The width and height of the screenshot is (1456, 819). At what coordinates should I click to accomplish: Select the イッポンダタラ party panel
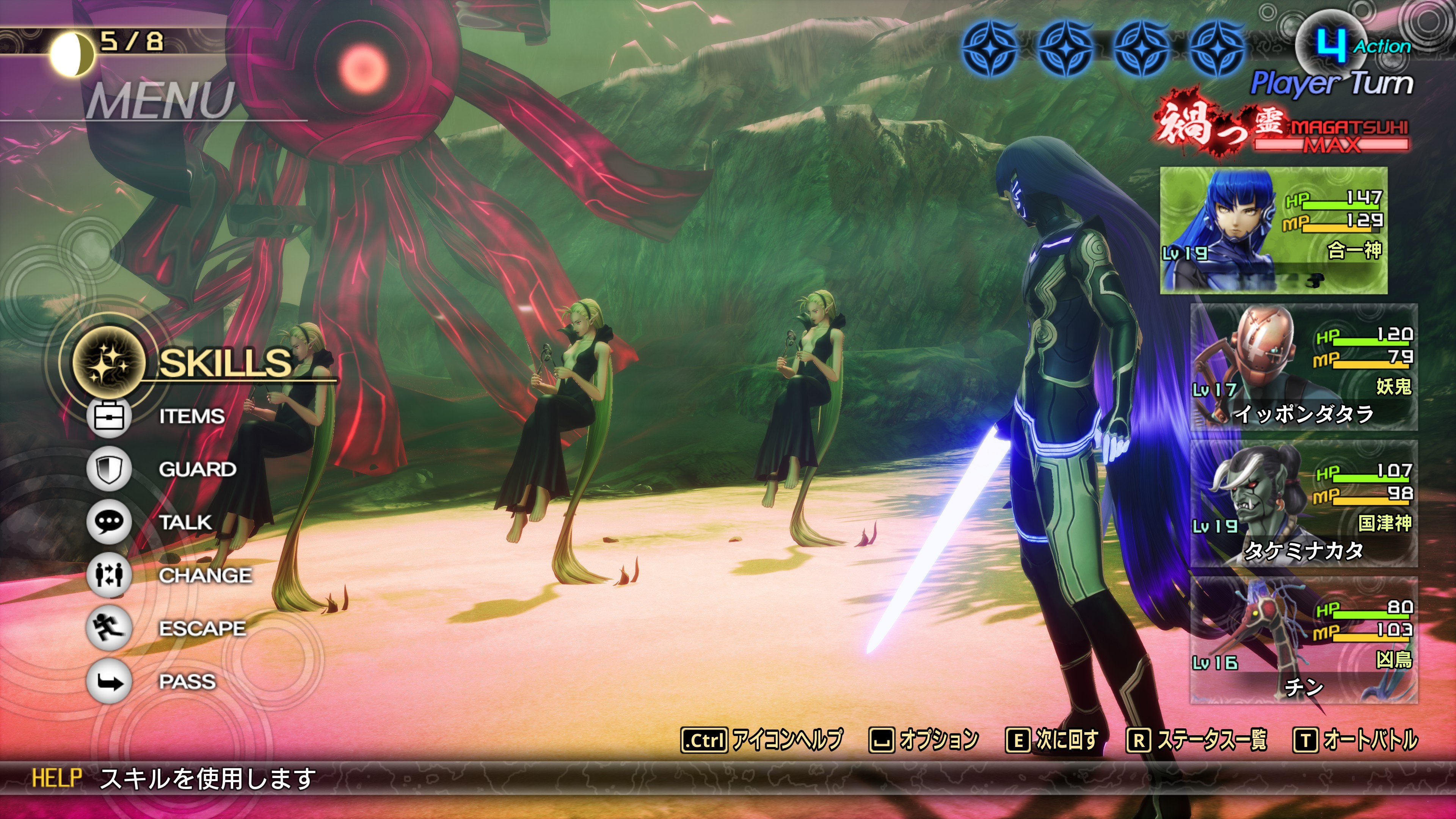coord(1304,367)
